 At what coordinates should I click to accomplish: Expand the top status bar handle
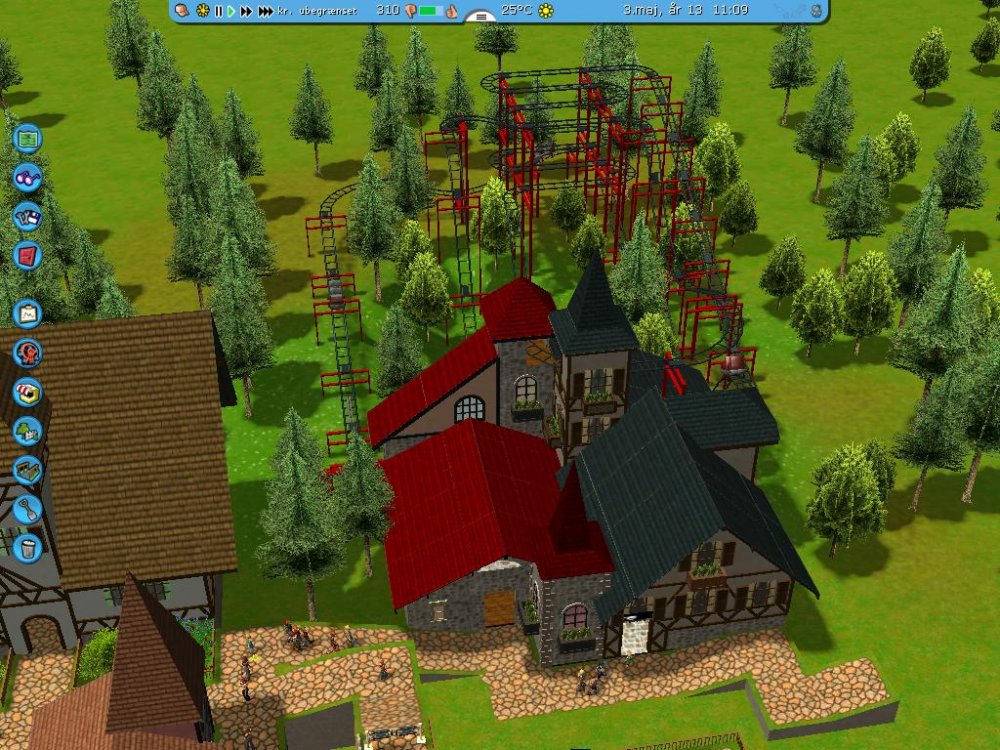[482, 17]
